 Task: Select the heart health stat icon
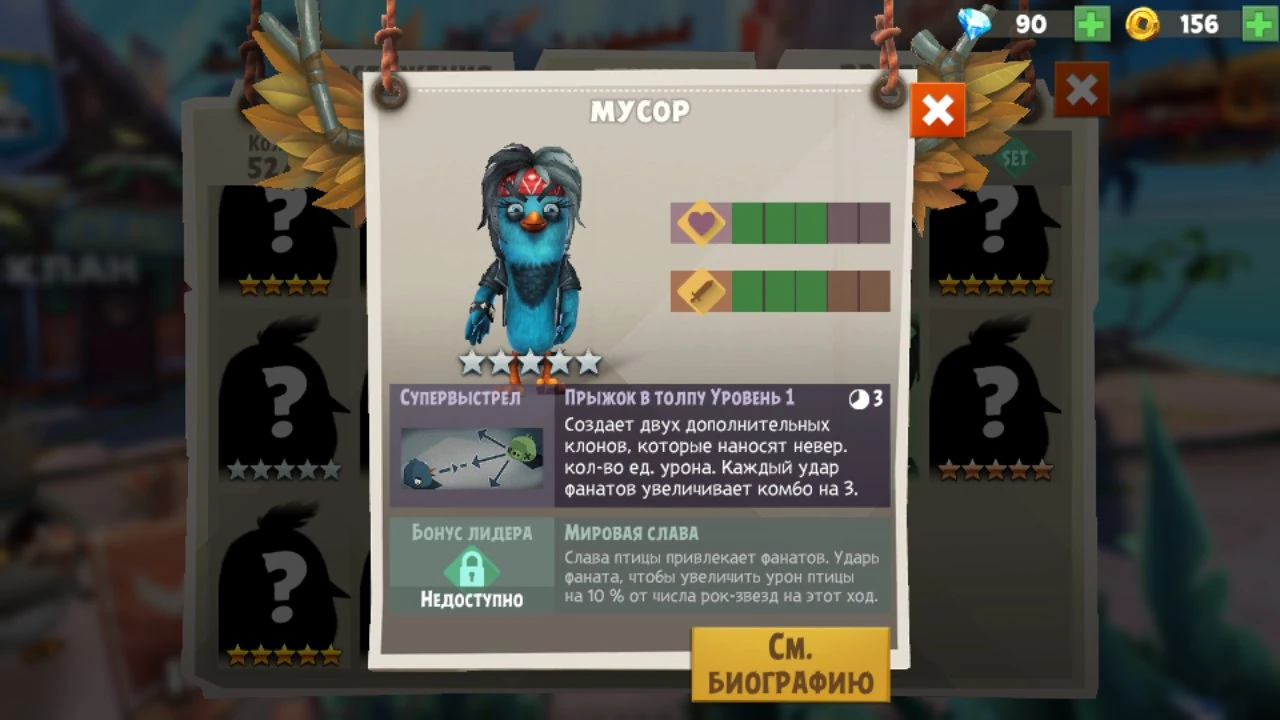(700, 223)
